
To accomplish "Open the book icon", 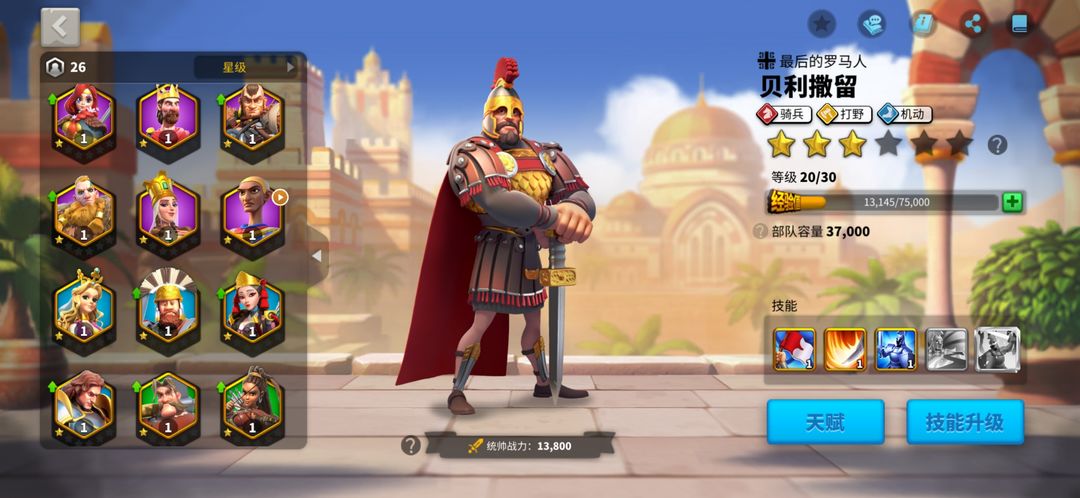I will point(1019,23).
